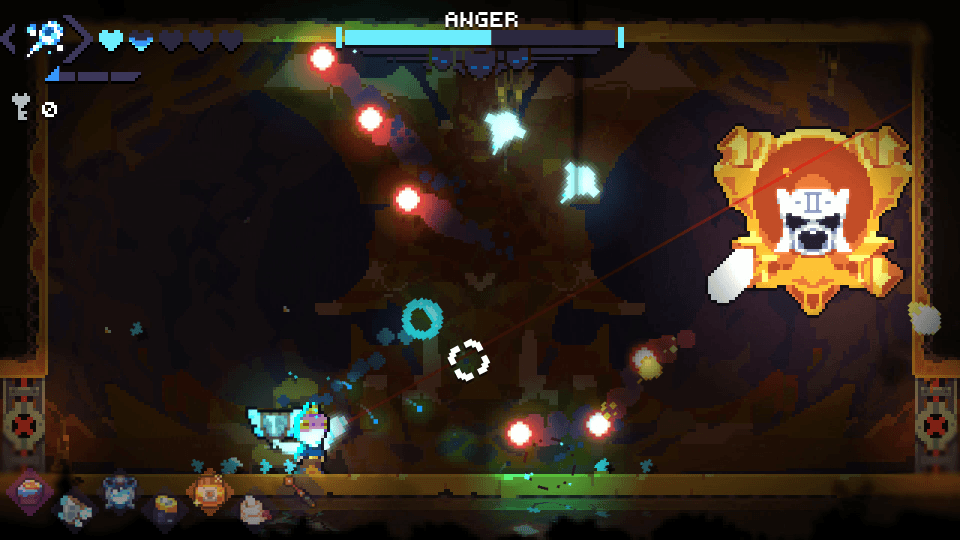Select the blue staff weapon icon
Image resolution: width=960 pixels, height=540 pixels.
coord(45,38)
